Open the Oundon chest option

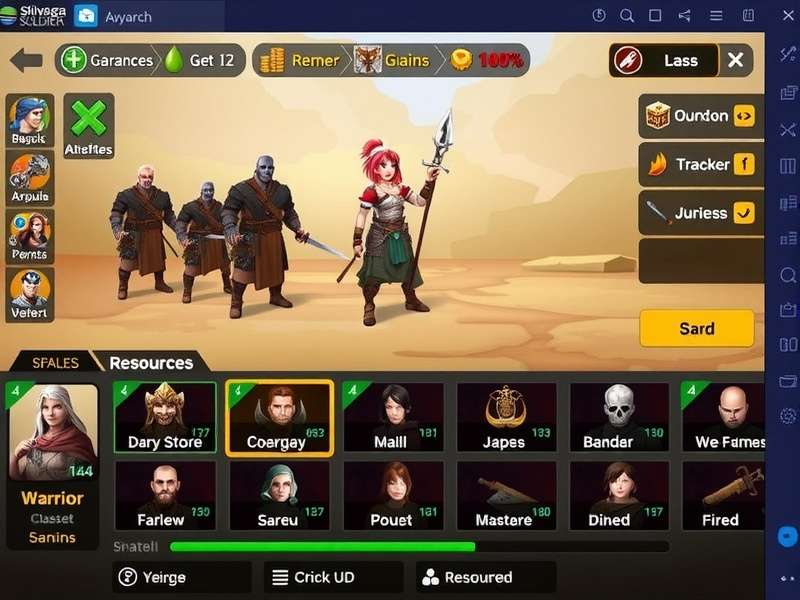[700, 116]
